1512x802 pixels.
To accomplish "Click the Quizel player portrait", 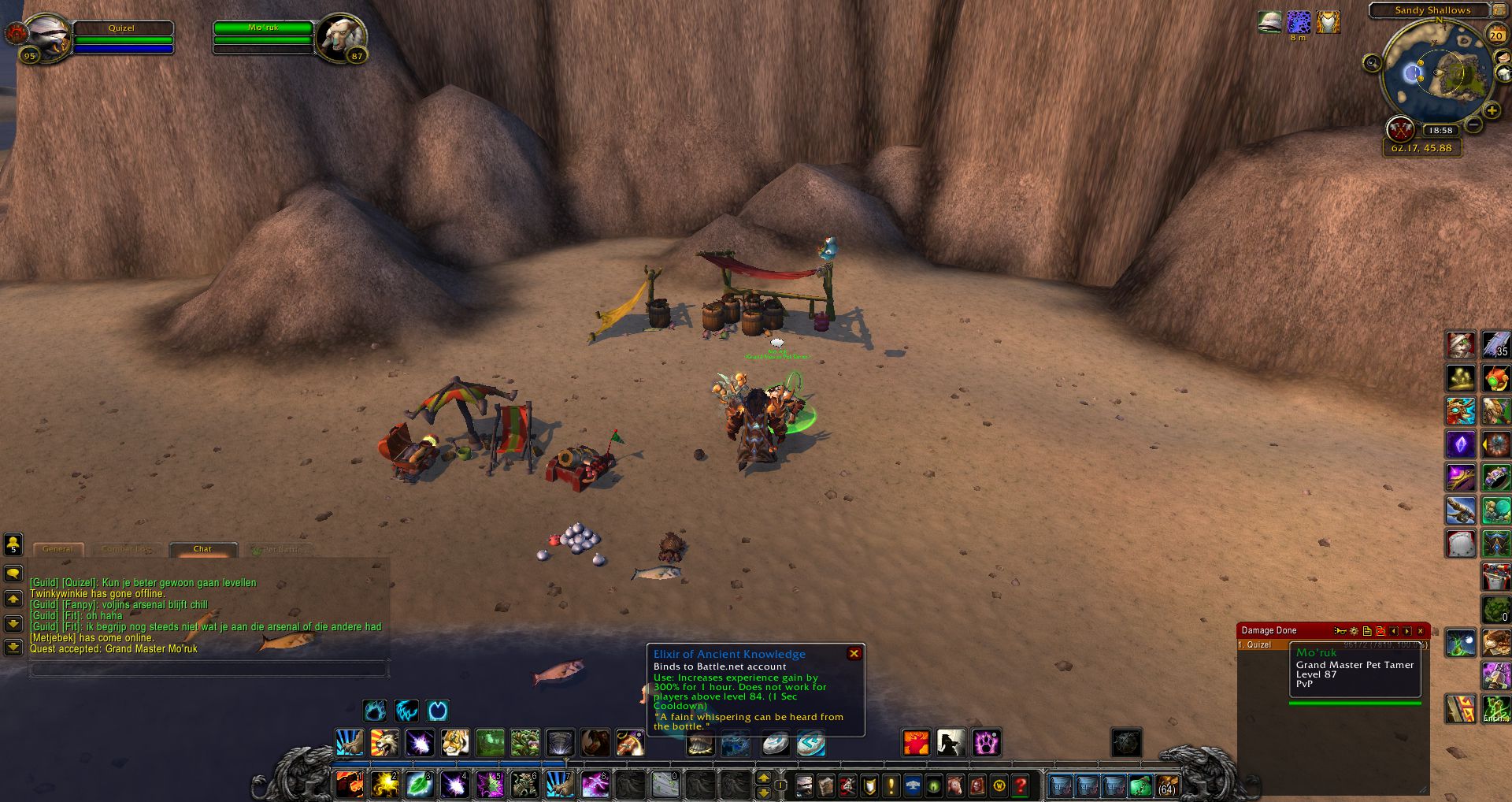I will (x=47, y=36).
